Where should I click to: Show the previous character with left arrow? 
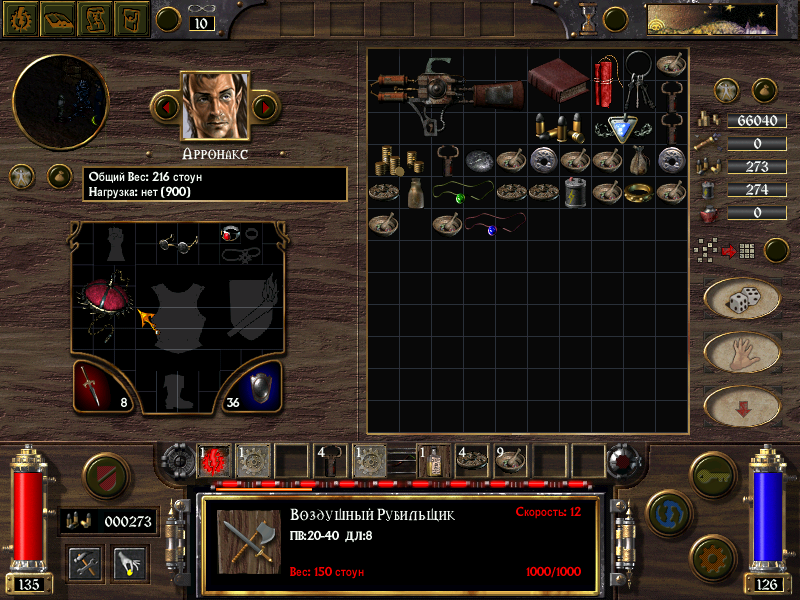[x=166, y=105]
